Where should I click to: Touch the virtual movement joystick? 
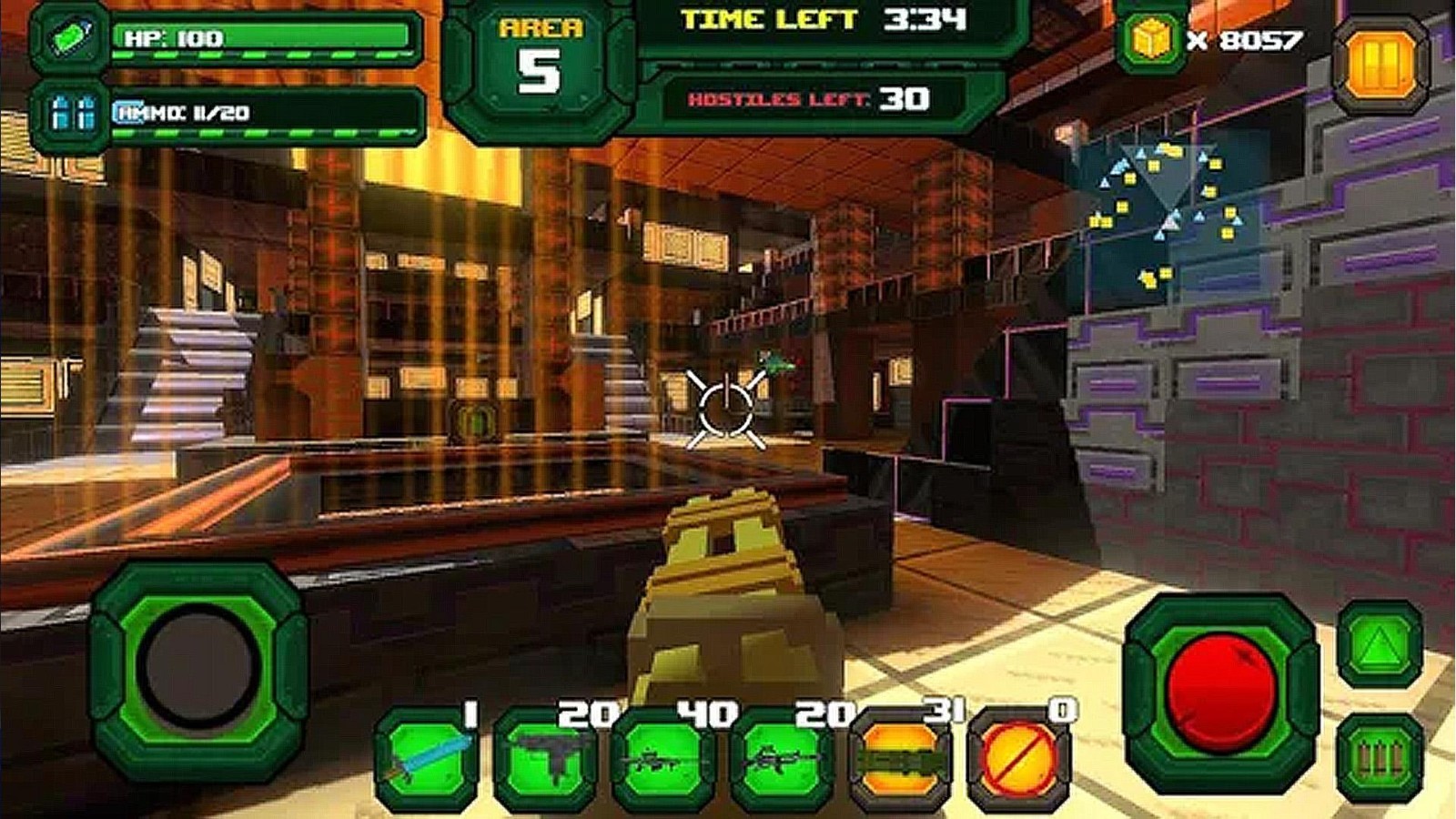tap(197, 668)
